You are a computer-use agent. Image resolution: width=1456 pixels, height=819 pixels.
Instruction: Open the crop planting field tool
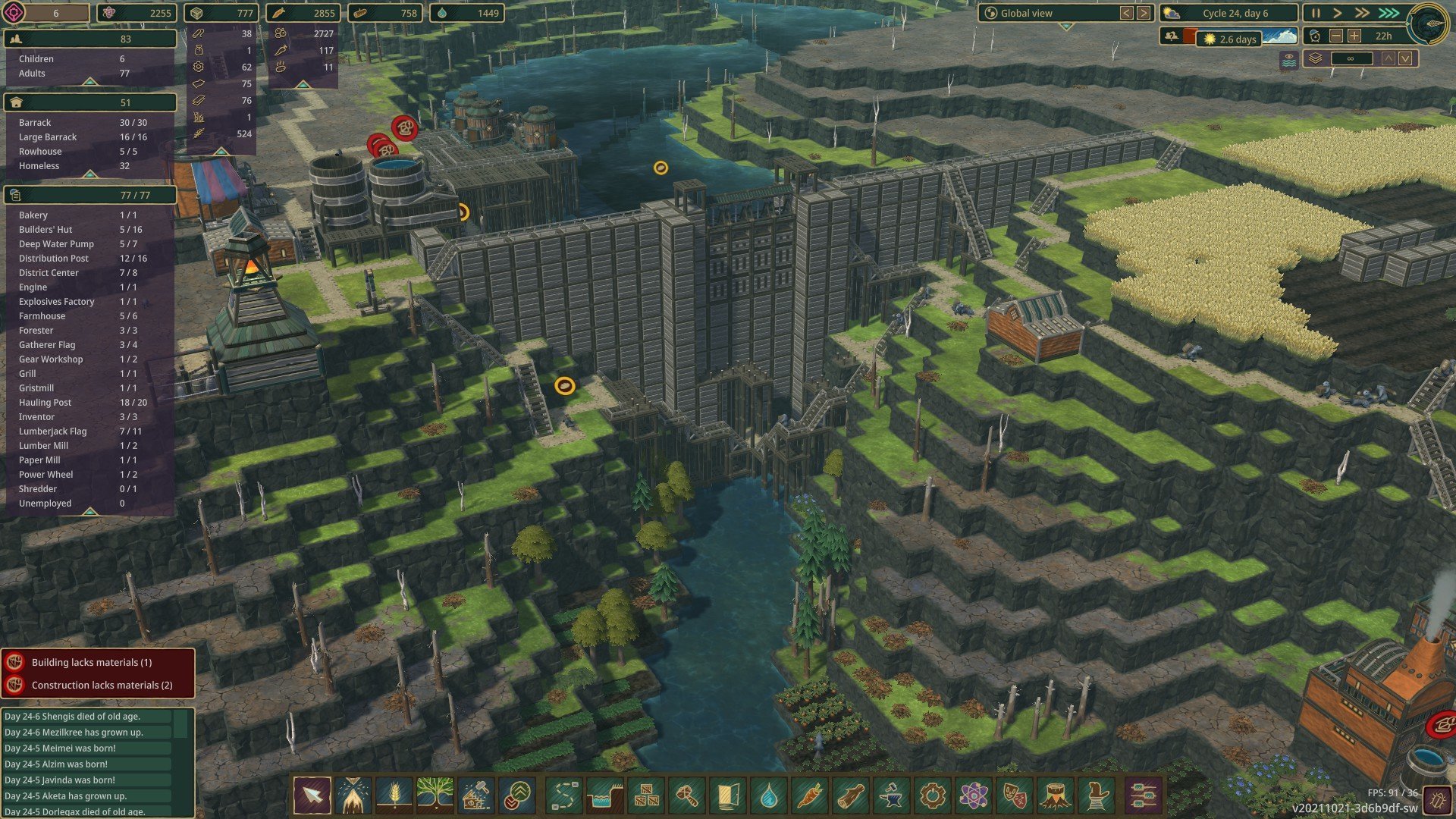394,795
